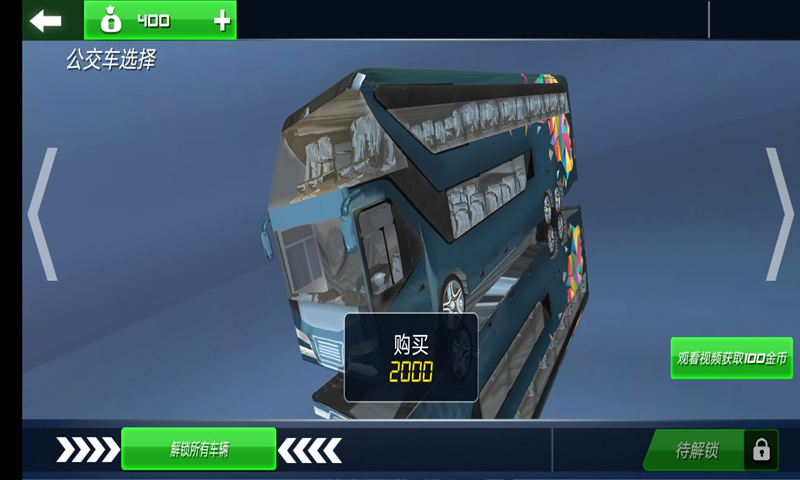Go back using the white arrow
The width and height of the screenshot is (800, 480).
coord(45,20)
